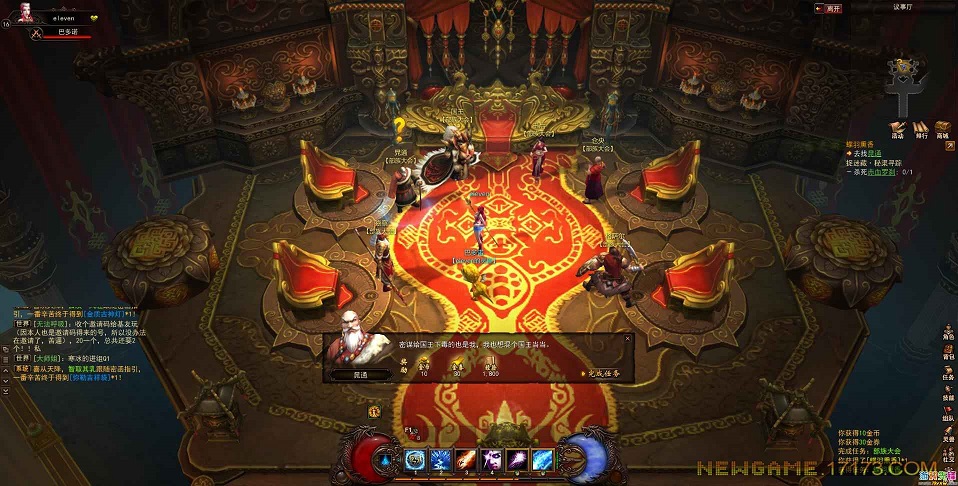This screenshot has width=958, height=486.
Task: Activate the fiery slash skill in slot 3
Action: click(x=466, y=459)
